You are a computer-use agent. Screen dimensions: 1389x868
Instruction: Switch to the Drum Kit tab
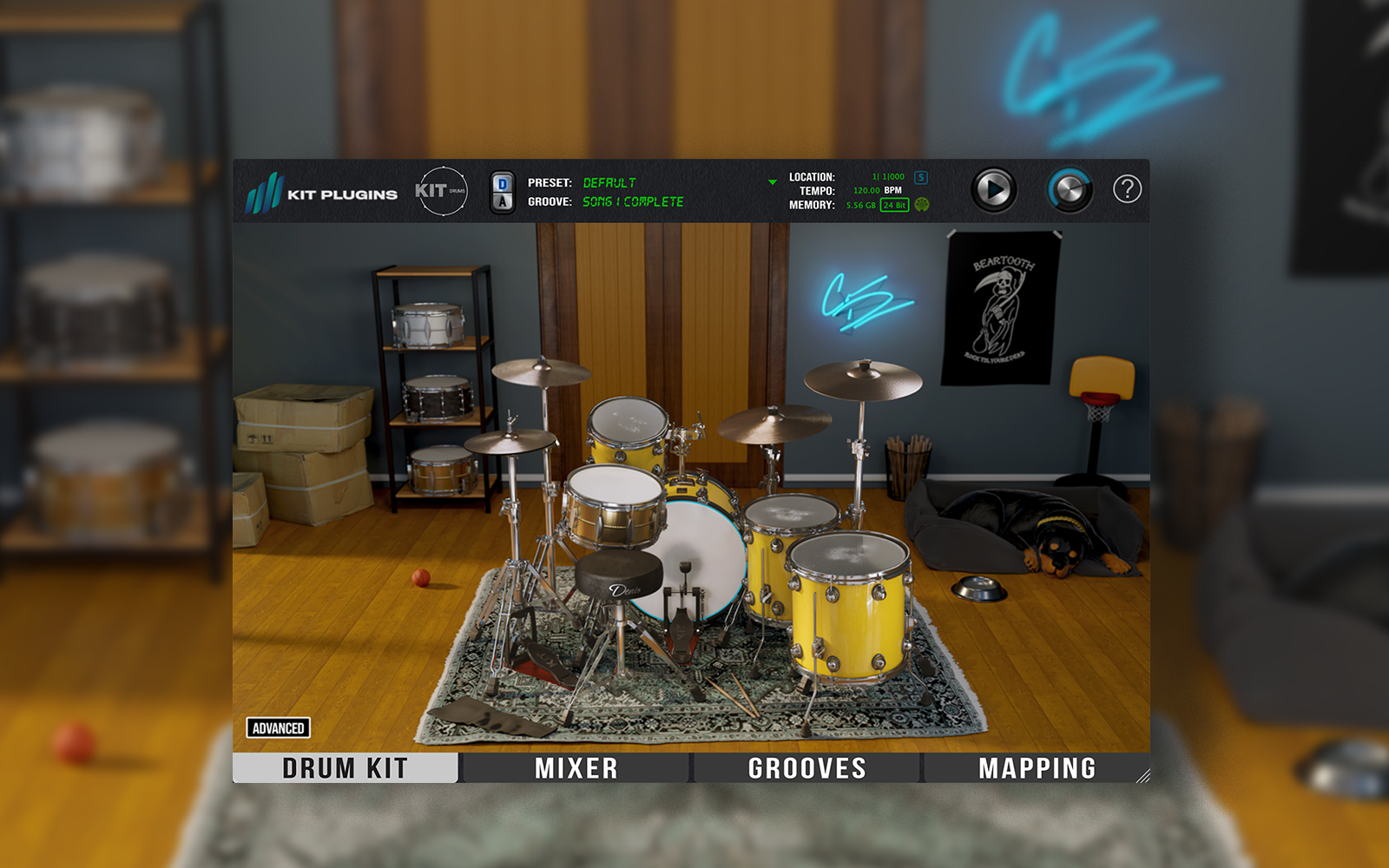coord(345,768)
